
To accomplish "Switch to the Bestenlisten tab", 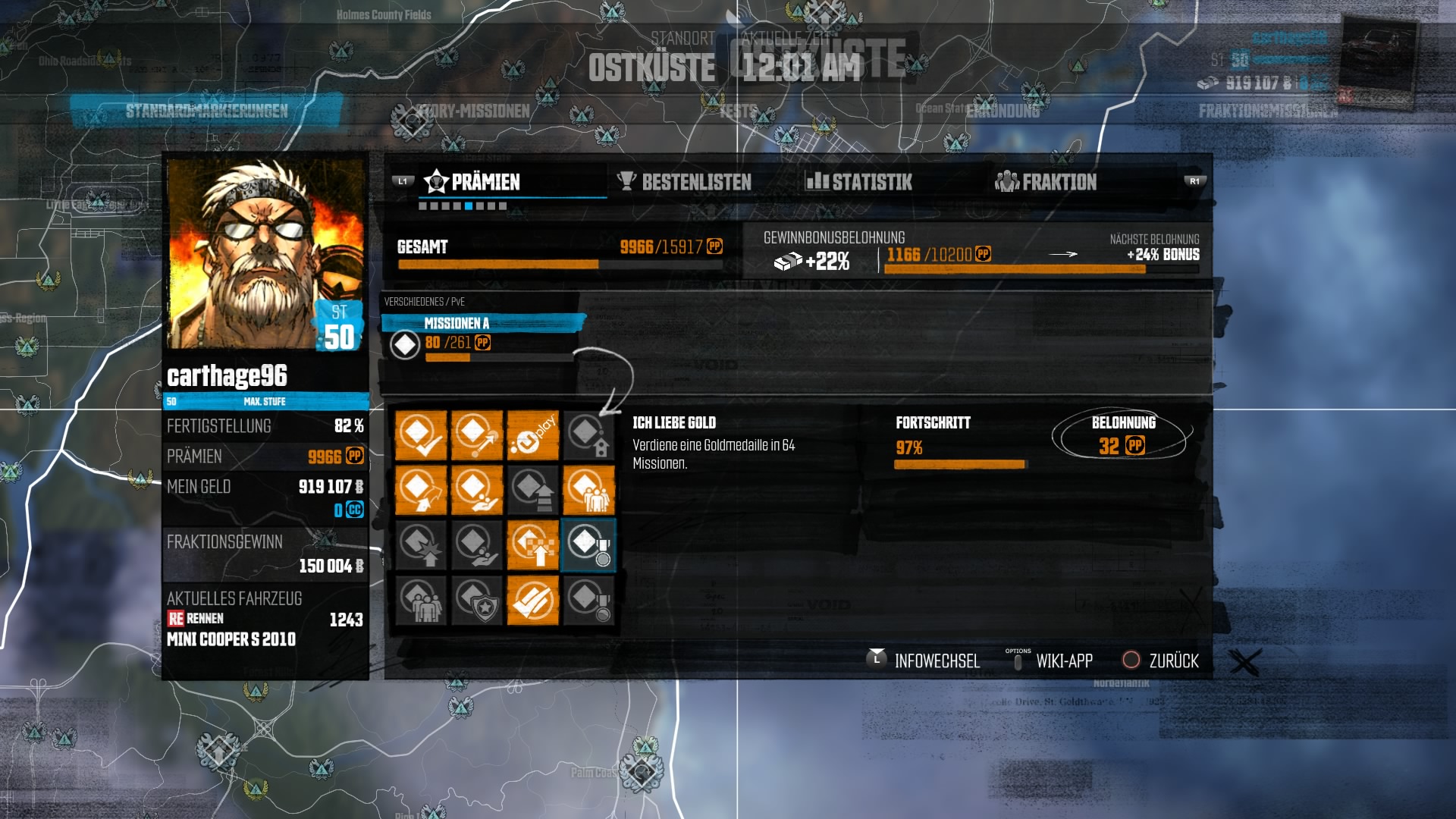I will tap(685, 182).
